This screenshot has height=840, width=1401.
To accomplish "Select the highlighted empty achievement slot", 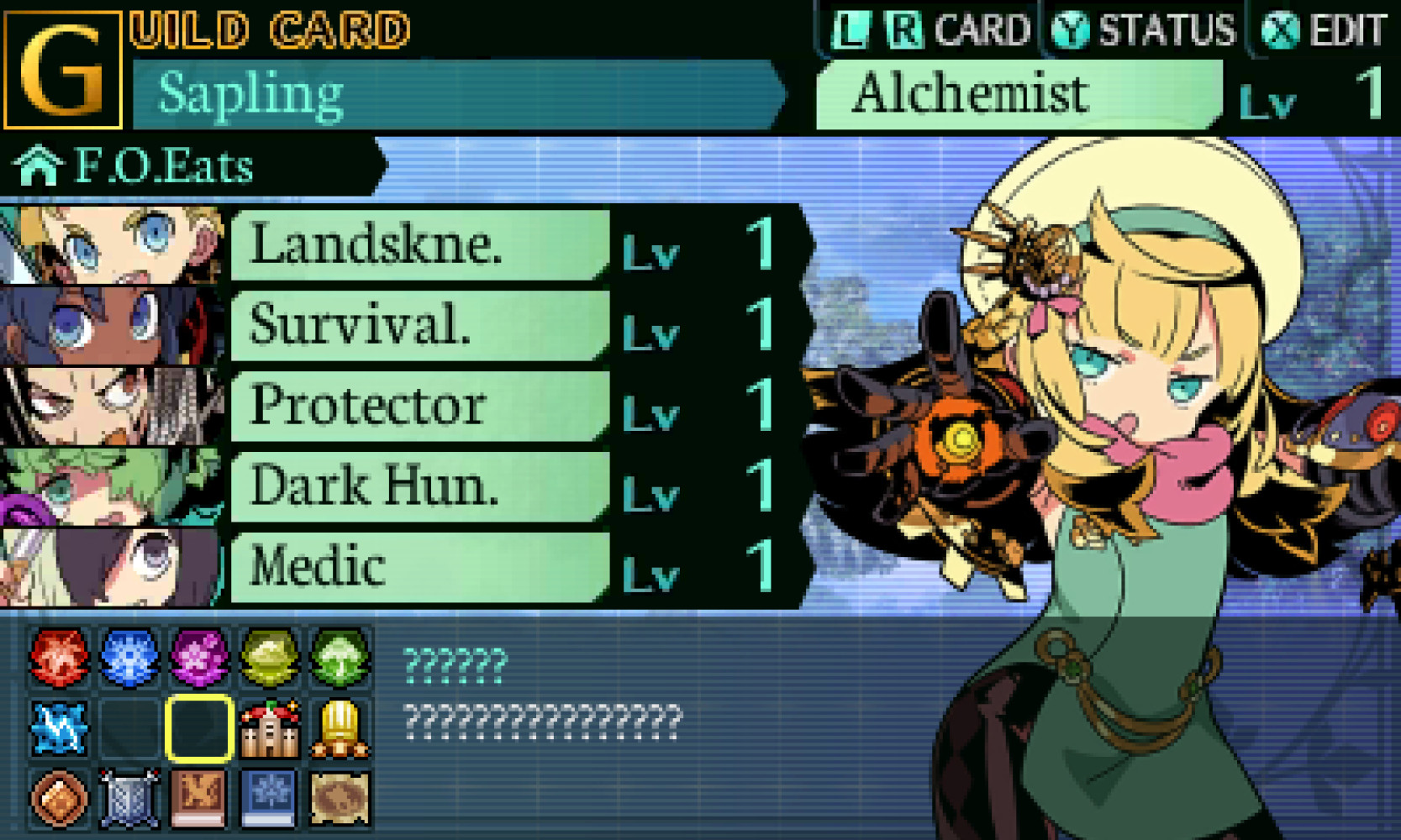I will pos(201,729).
